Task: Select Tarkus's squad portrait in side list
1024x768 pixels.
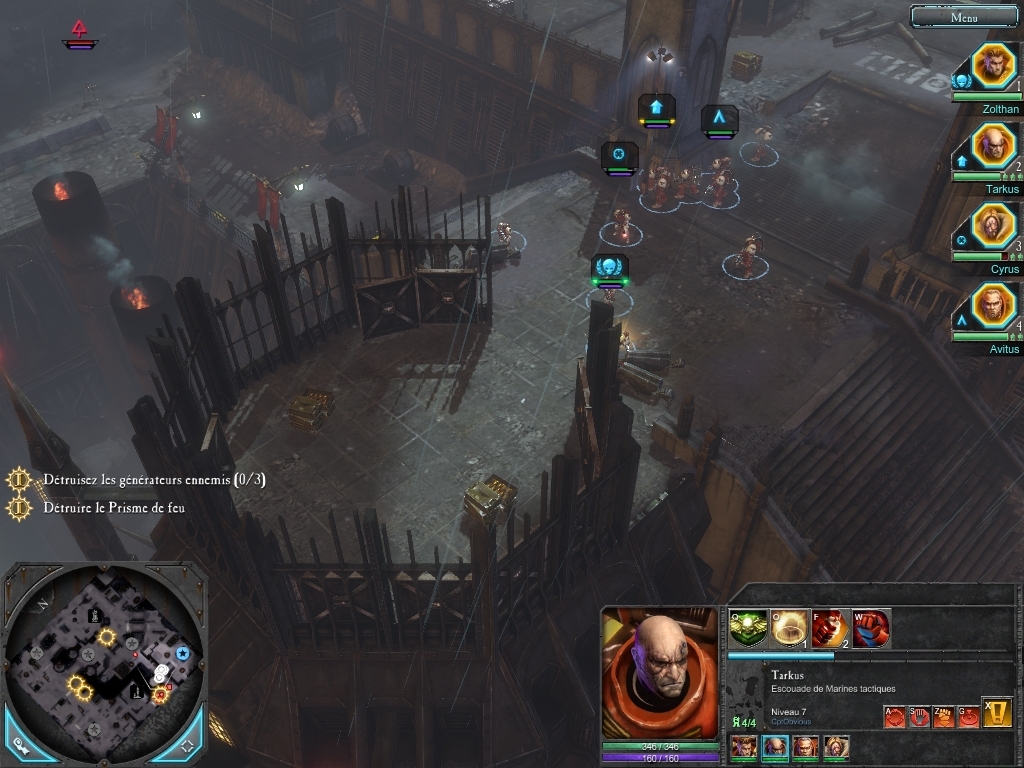Action: 994,147
